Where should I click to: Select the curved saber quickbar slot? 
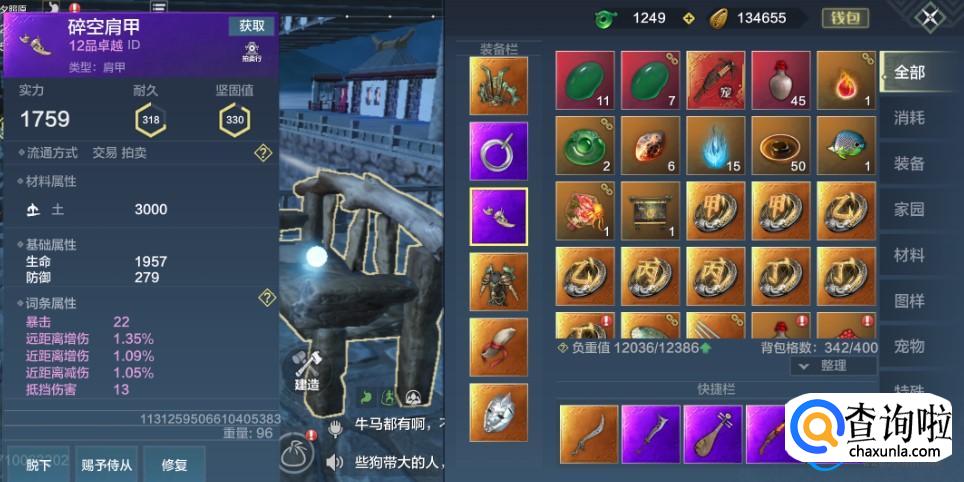(x=588, y=433)
